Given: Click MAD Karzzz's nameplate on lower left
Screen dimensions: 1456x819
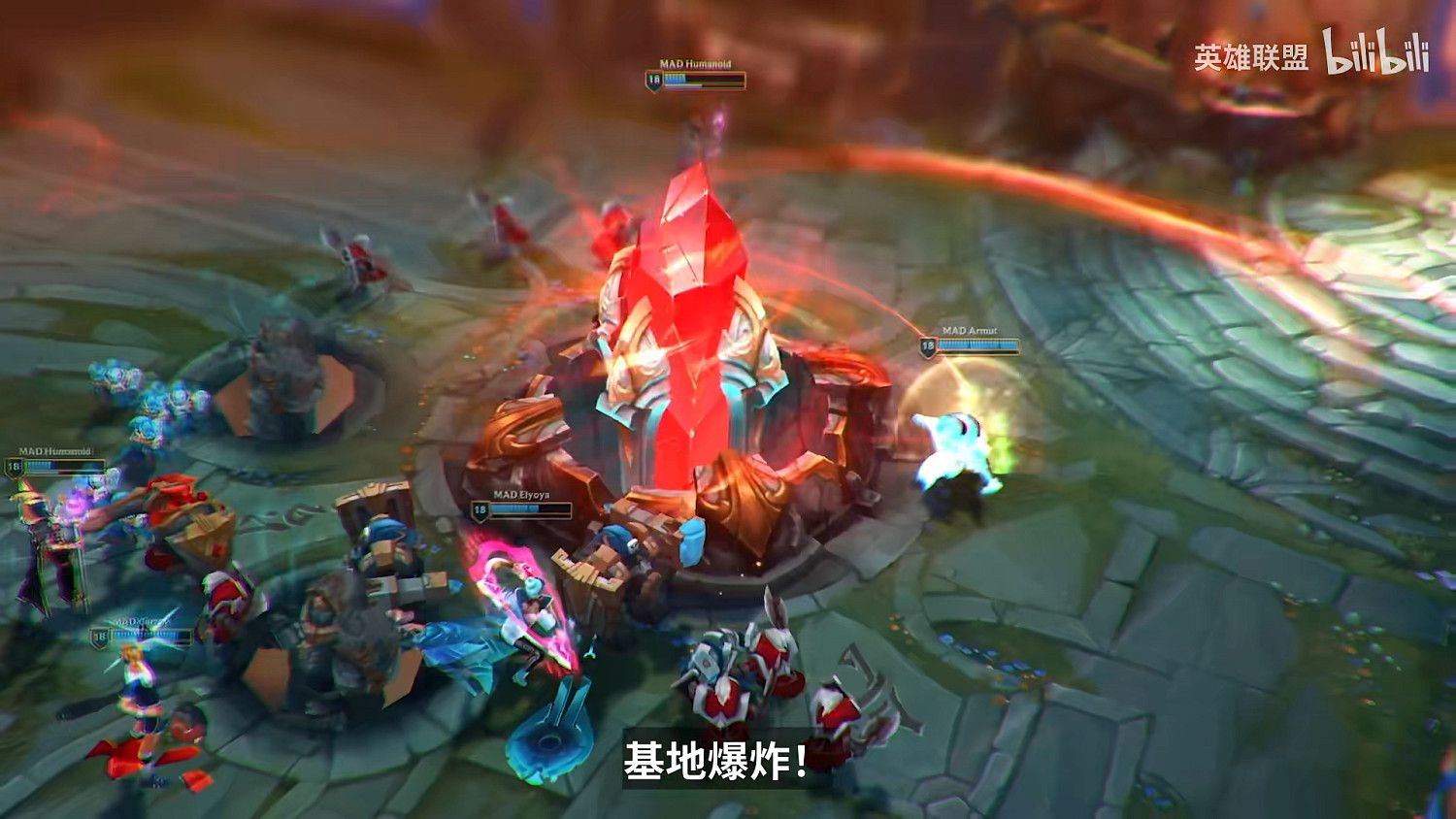Looking at the screenshot, I should pyautogui.click(x=141, y=621).
